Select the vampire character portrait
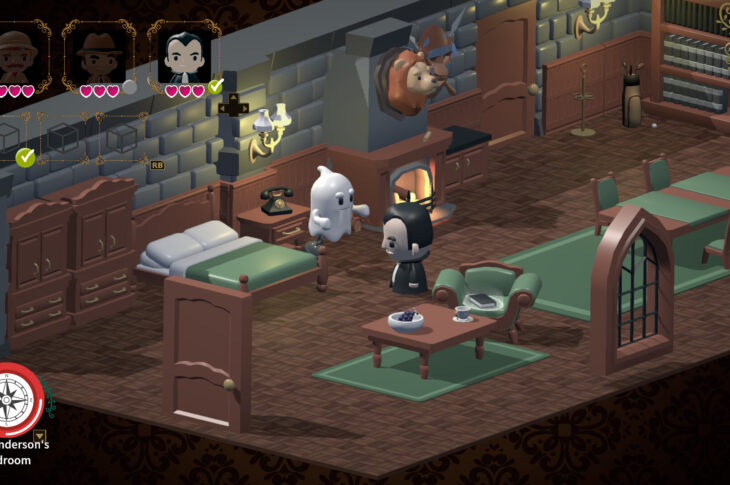 [x=184, y=56]
